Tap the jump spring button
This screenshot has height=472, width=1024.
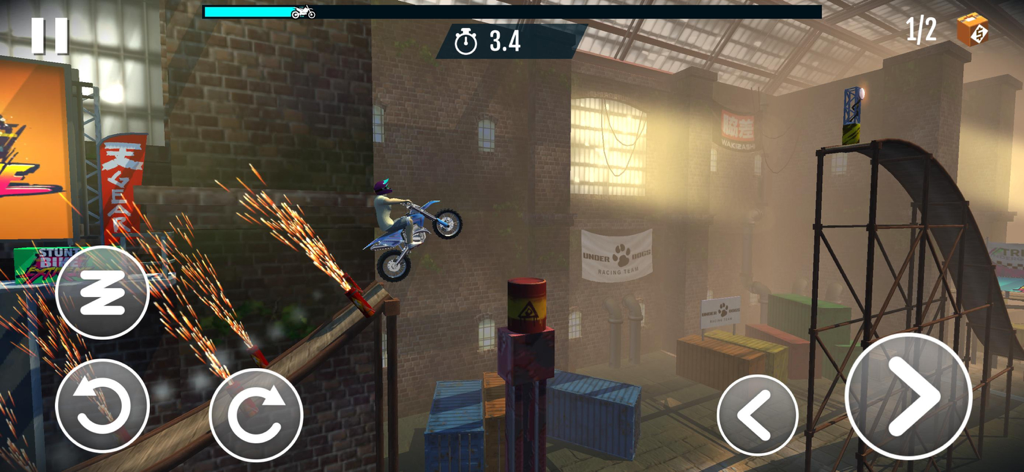[102, 292]
